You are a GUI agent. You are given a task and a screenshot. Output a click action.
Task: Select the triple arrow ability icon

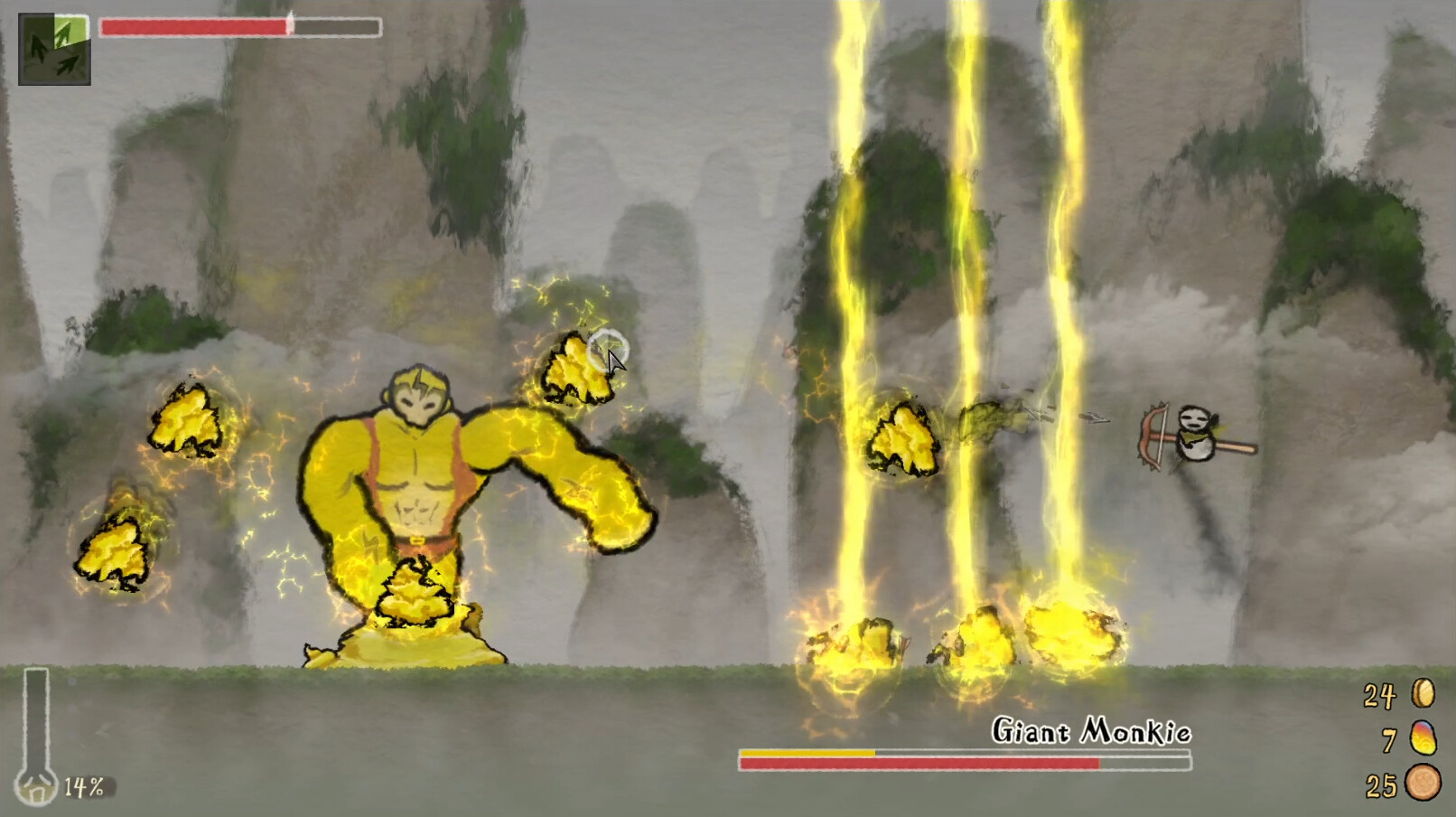[54, 50]
